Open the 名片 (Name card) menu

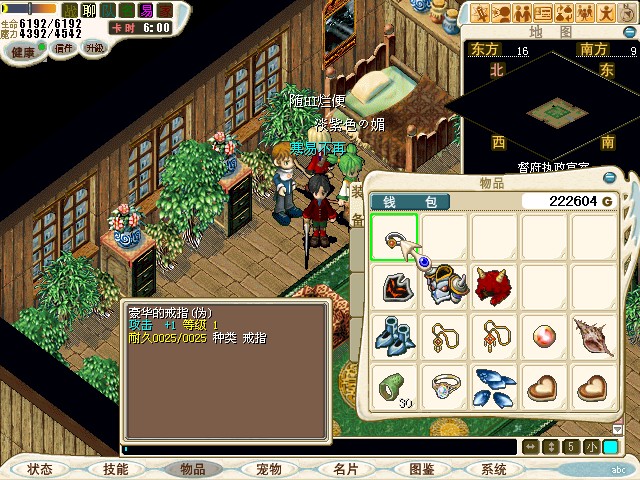coord(345,469)
